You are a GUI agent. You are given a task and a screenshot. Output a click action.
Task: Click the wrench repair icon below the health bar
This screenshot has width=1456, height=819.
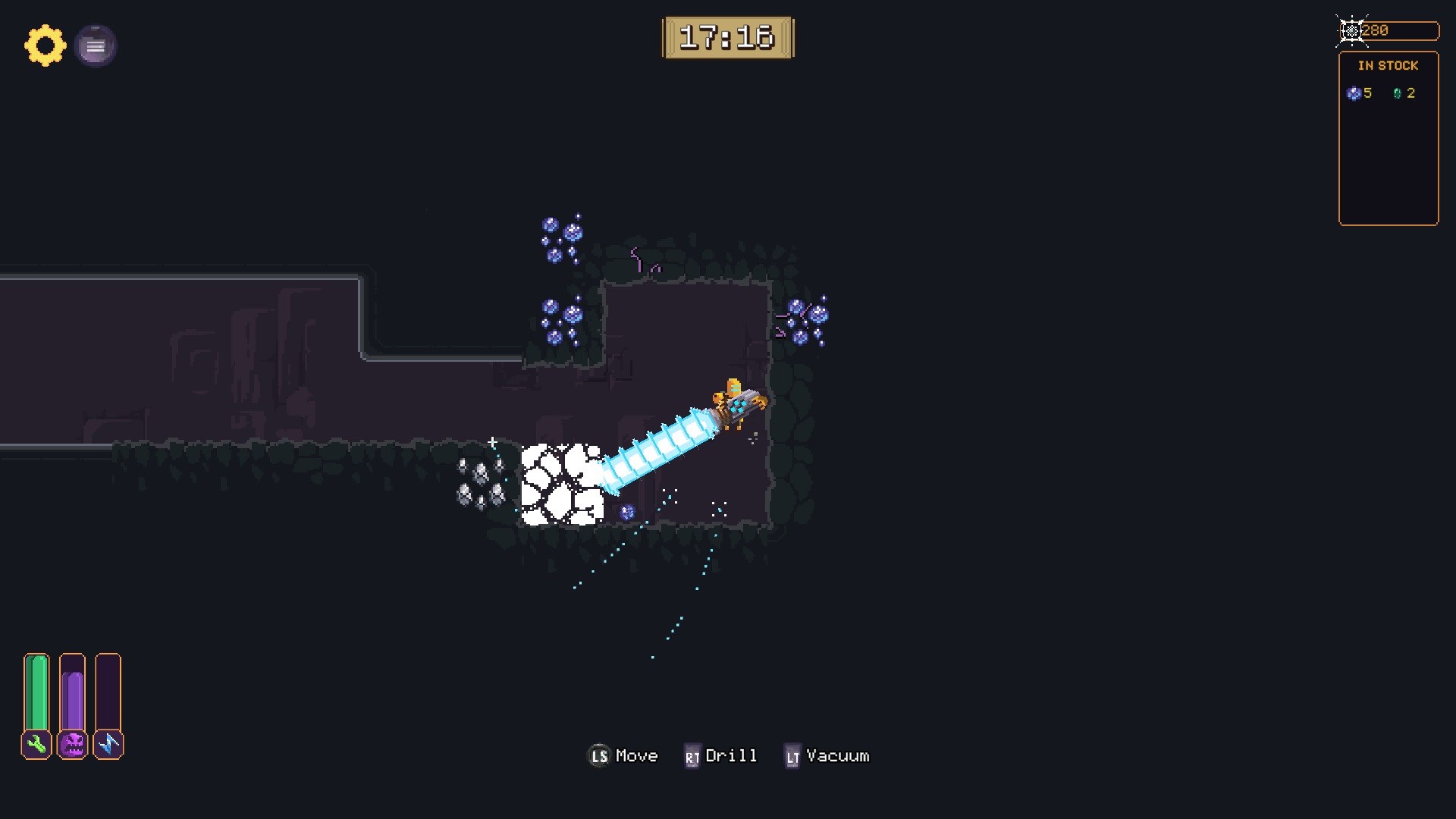[36, 745]
